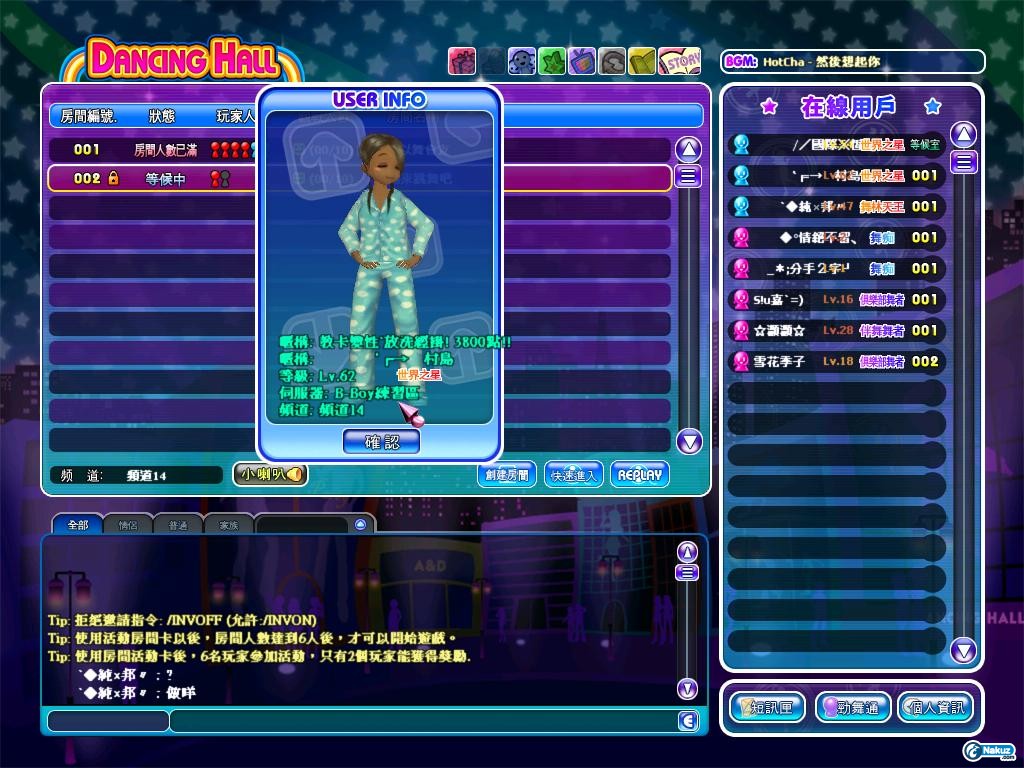Image resolution: width=1024 pixels, height=768 pixels.
Task: Click the online users list down arrow
Action: [x=963, y=651]
